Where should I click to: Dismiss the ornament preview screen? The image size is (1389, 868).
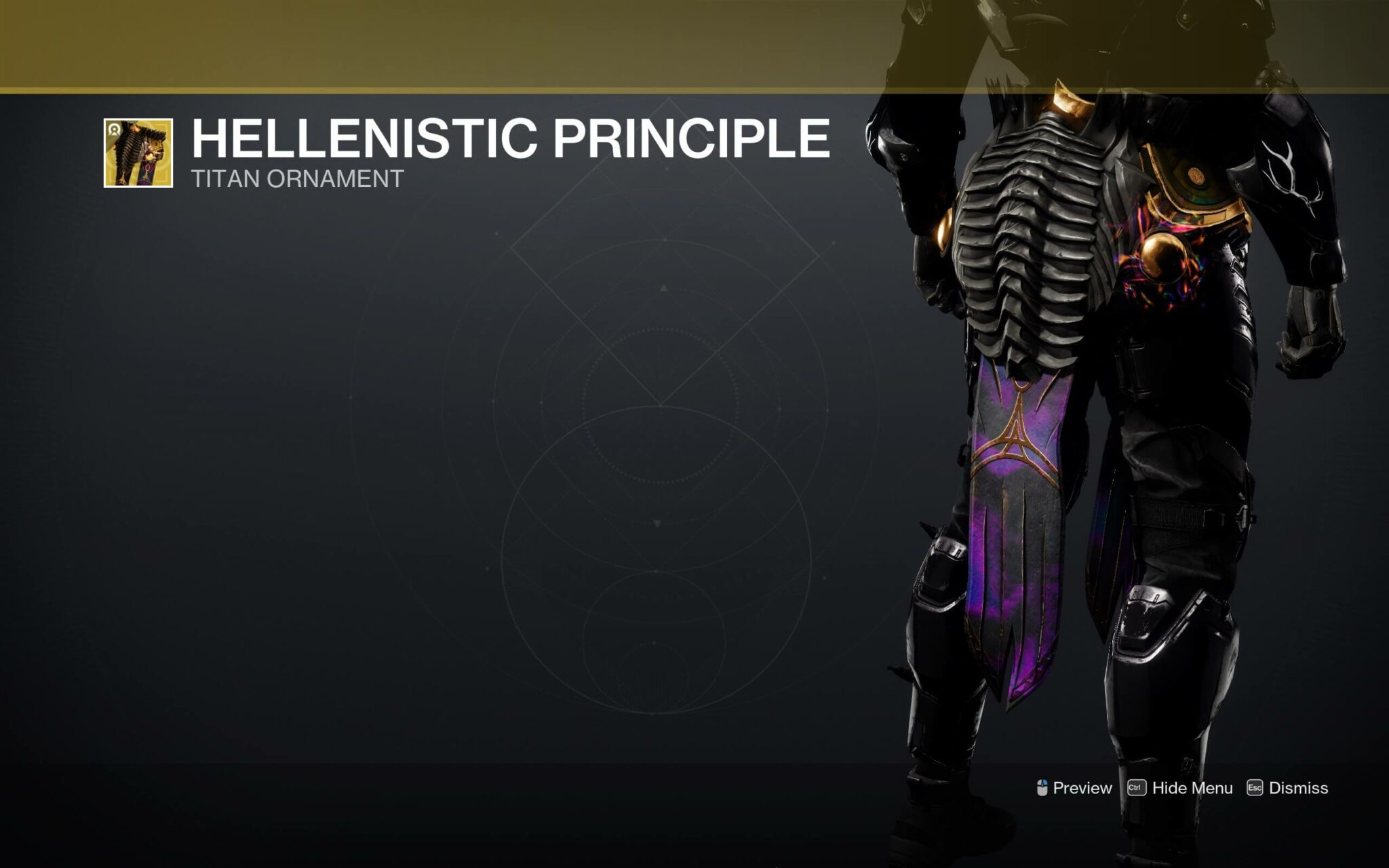click(1299, 787)
